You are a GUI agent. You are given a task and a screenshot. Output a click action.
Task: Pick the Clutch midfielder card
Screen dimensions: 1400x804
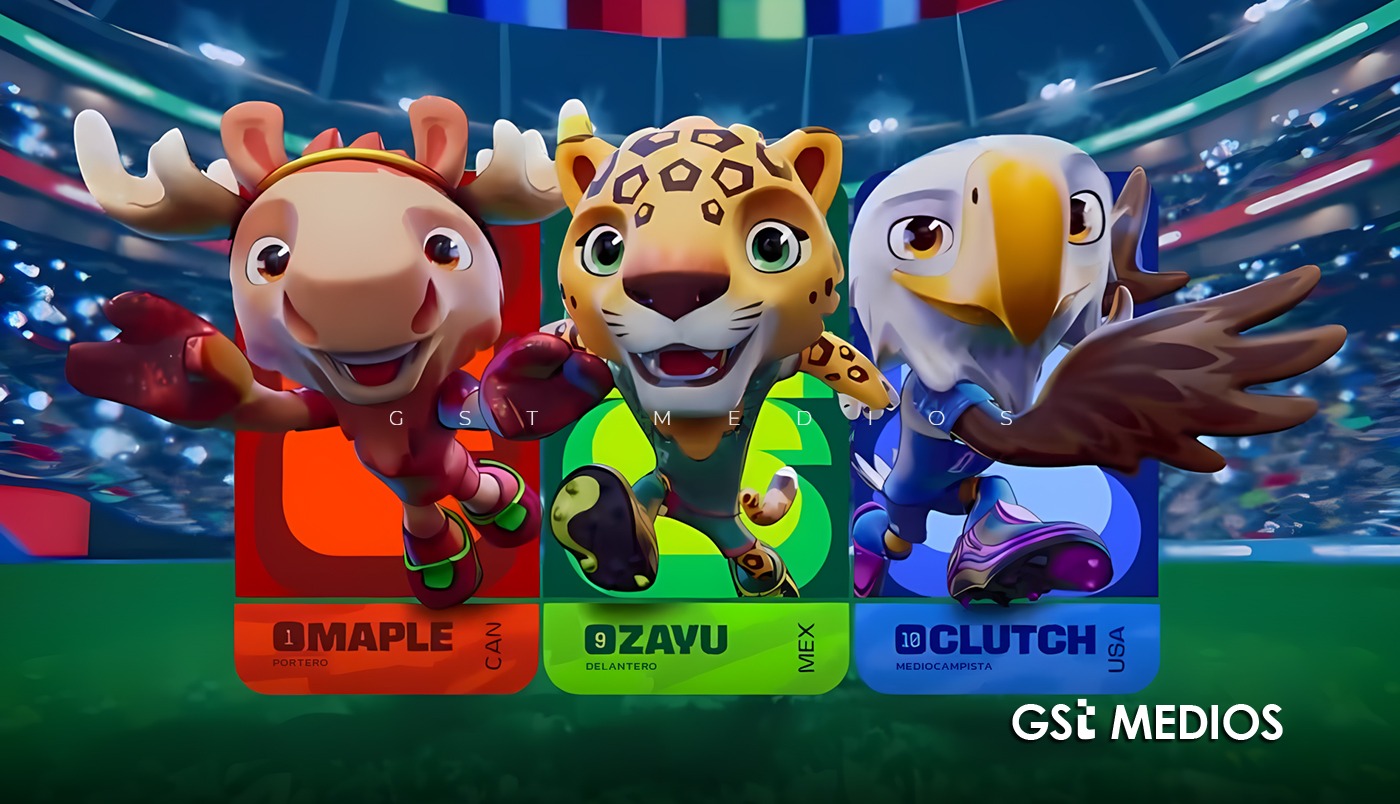[1007, 647]
